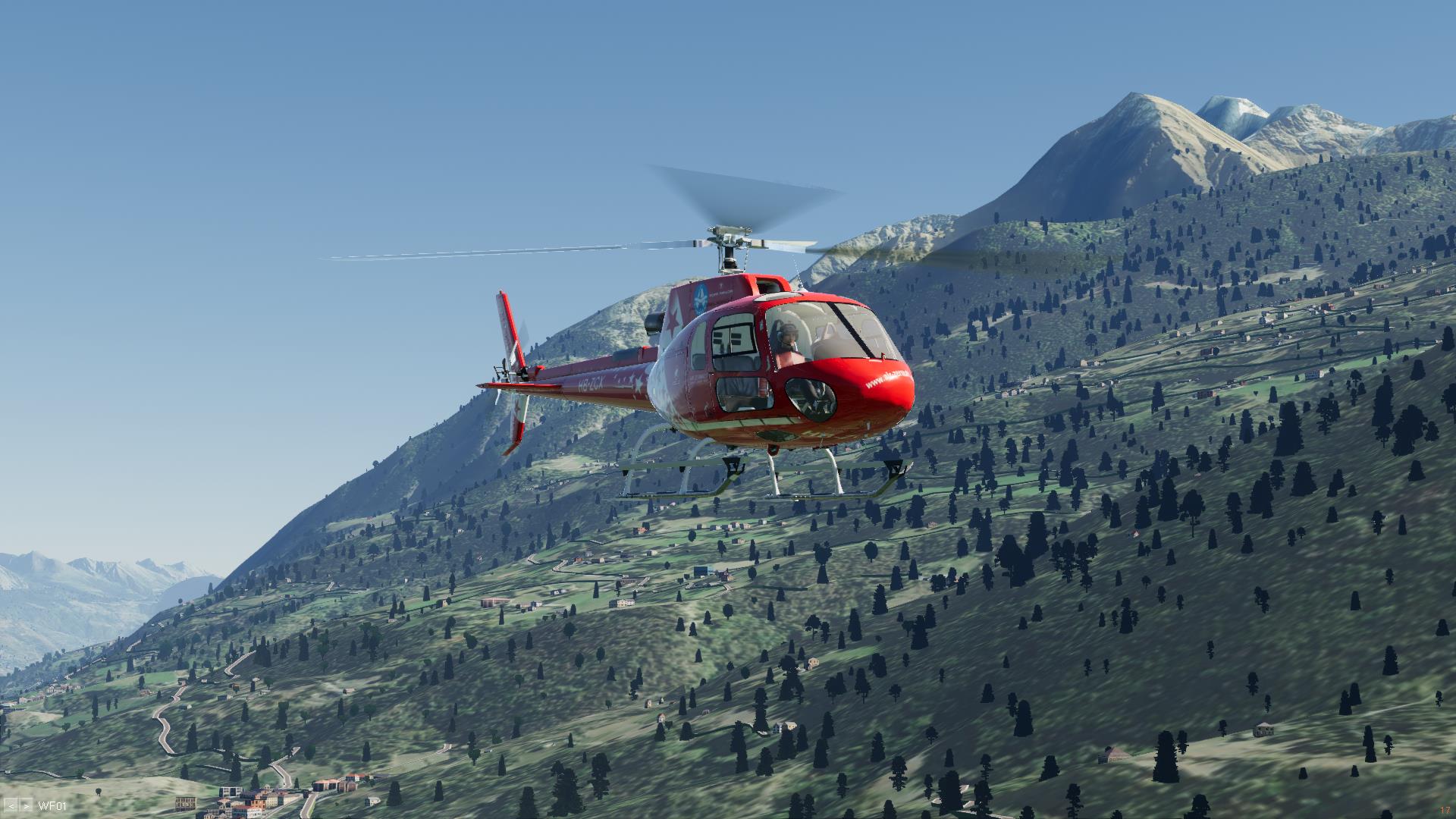Click the previous-view left arrow button
The width and height of the screenshot is (1456, 819).
pyautogui.click(x=11, y=806)
